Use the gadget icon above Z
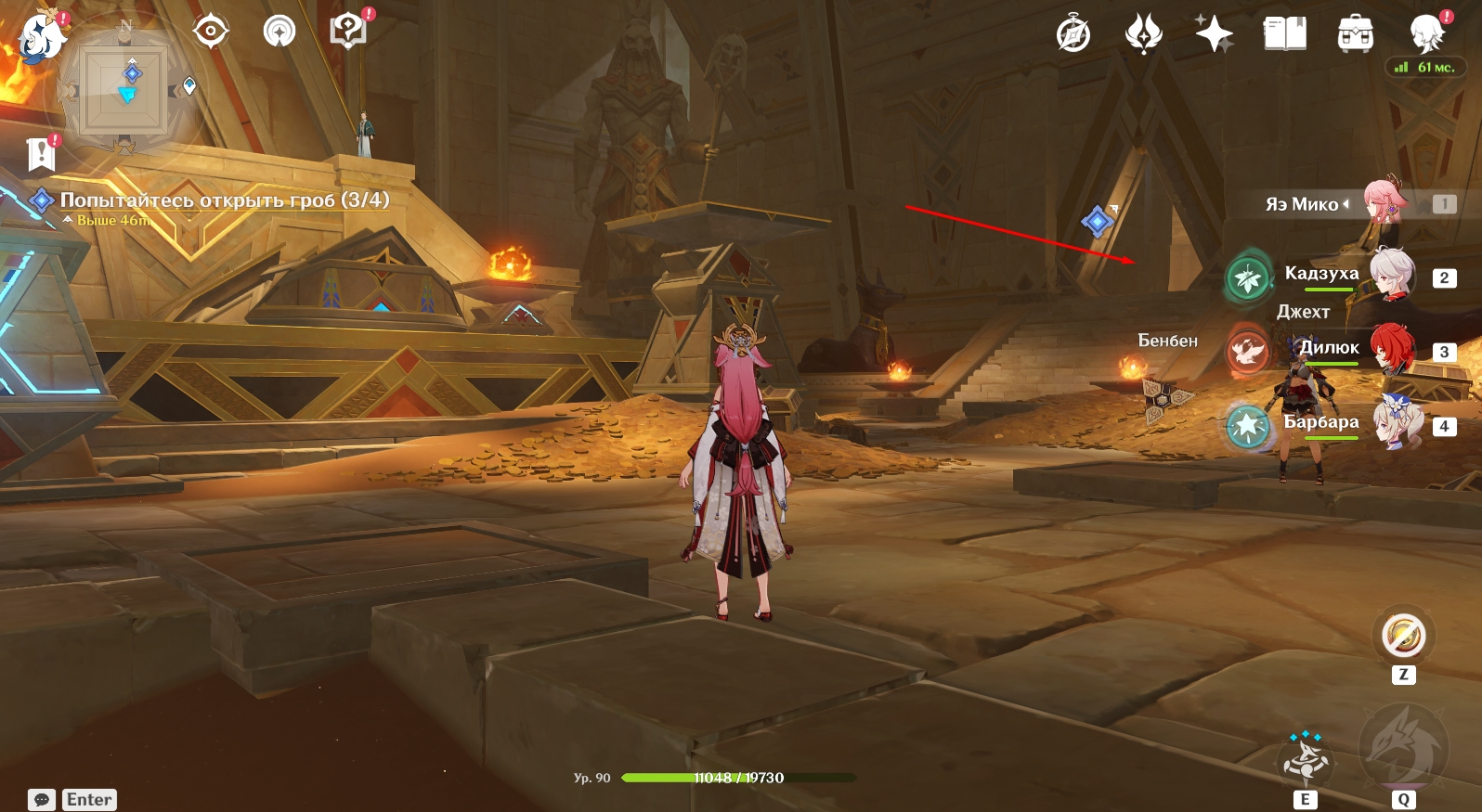 (x=1403, y=637)
